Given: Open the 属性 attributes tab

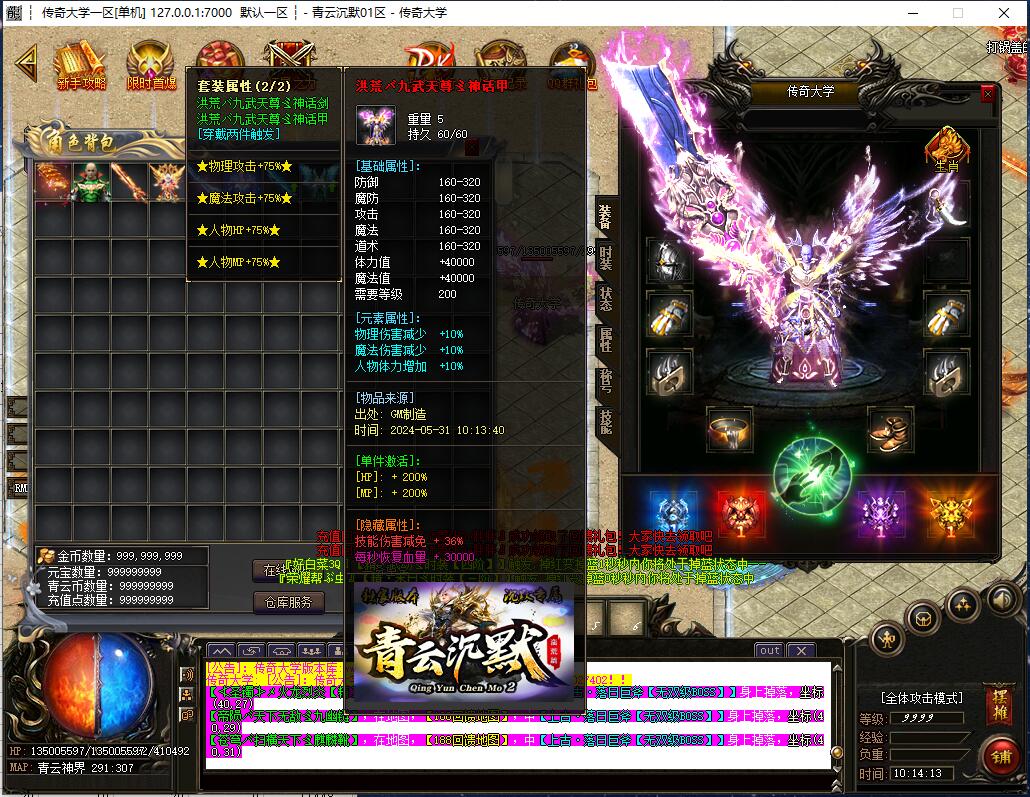Looking at the screenshot, I should coord(605,339).
